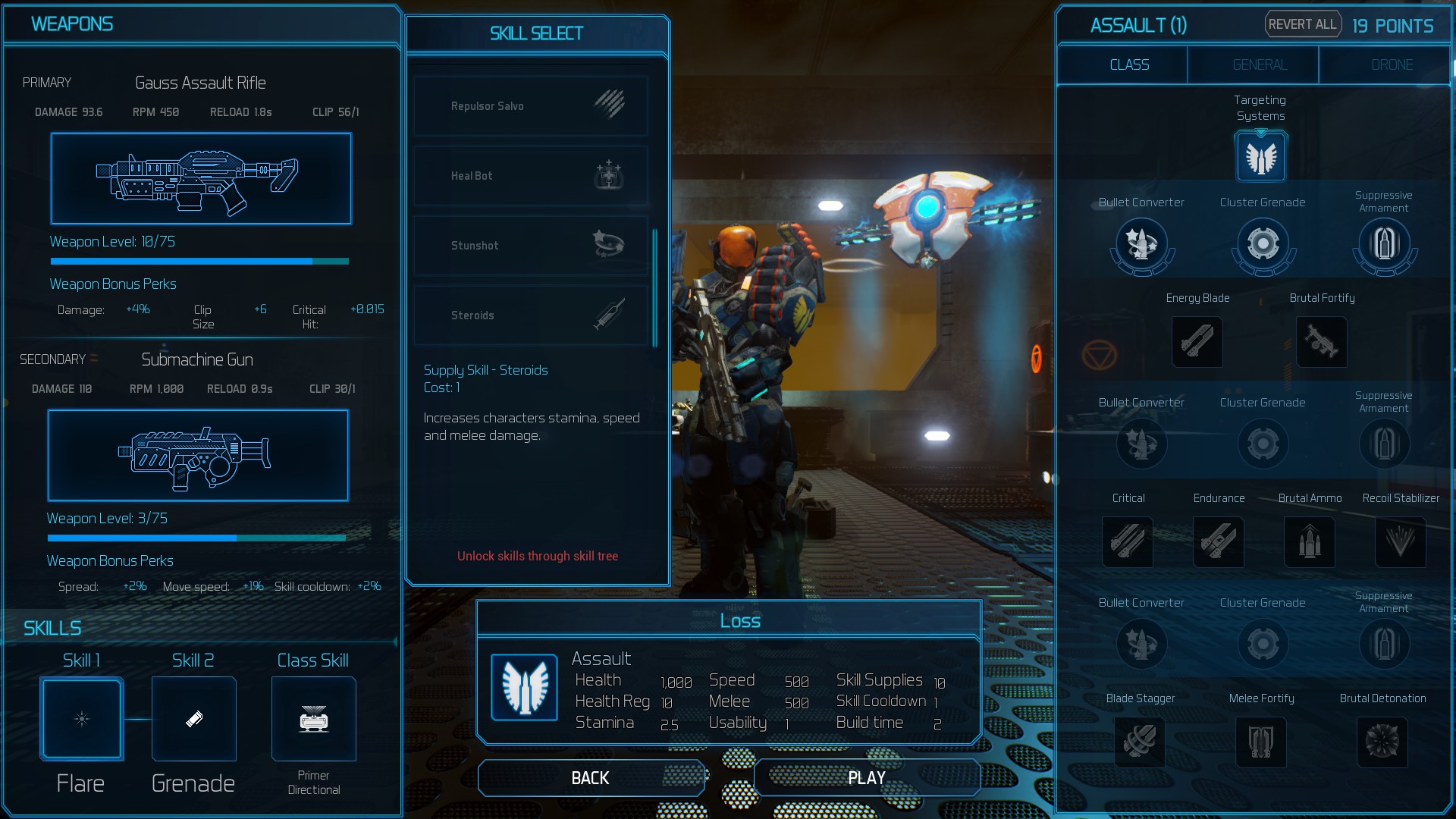Switch to the GENERAL tab

point(1260,65)
